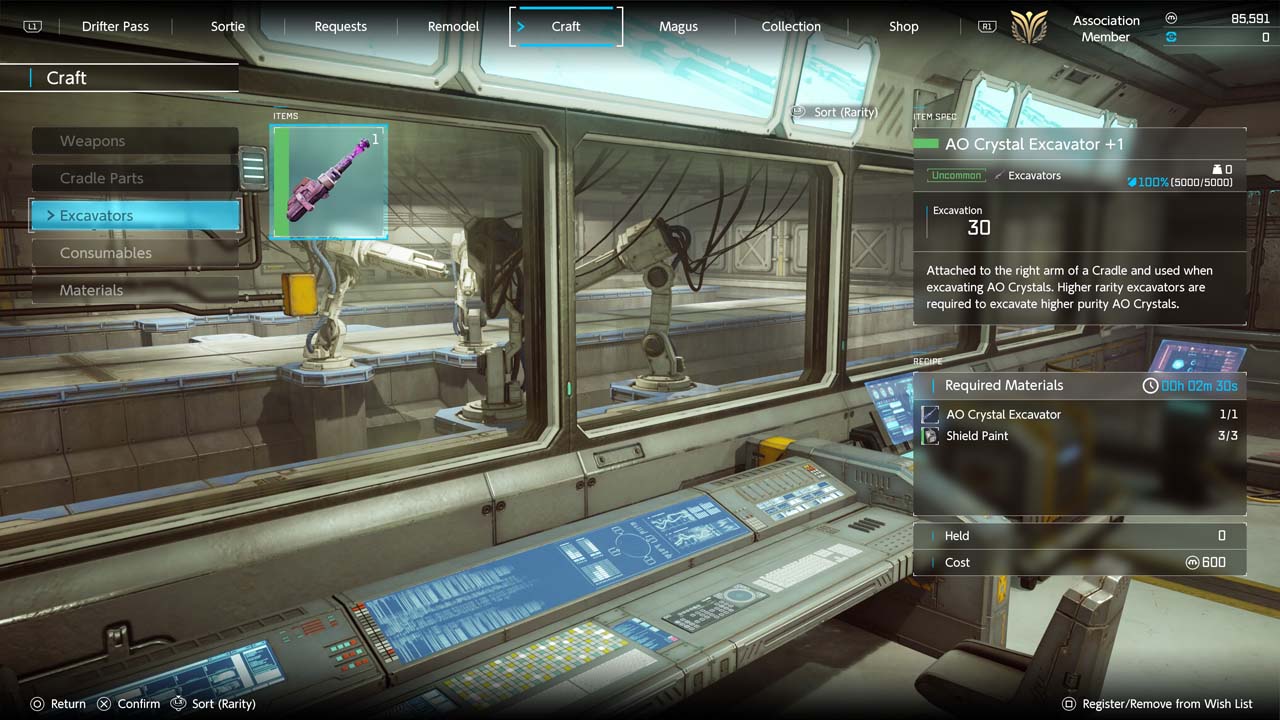Show the Materials category
Viewport: 1280px width, 720px height.
click(x=135, y=290)
